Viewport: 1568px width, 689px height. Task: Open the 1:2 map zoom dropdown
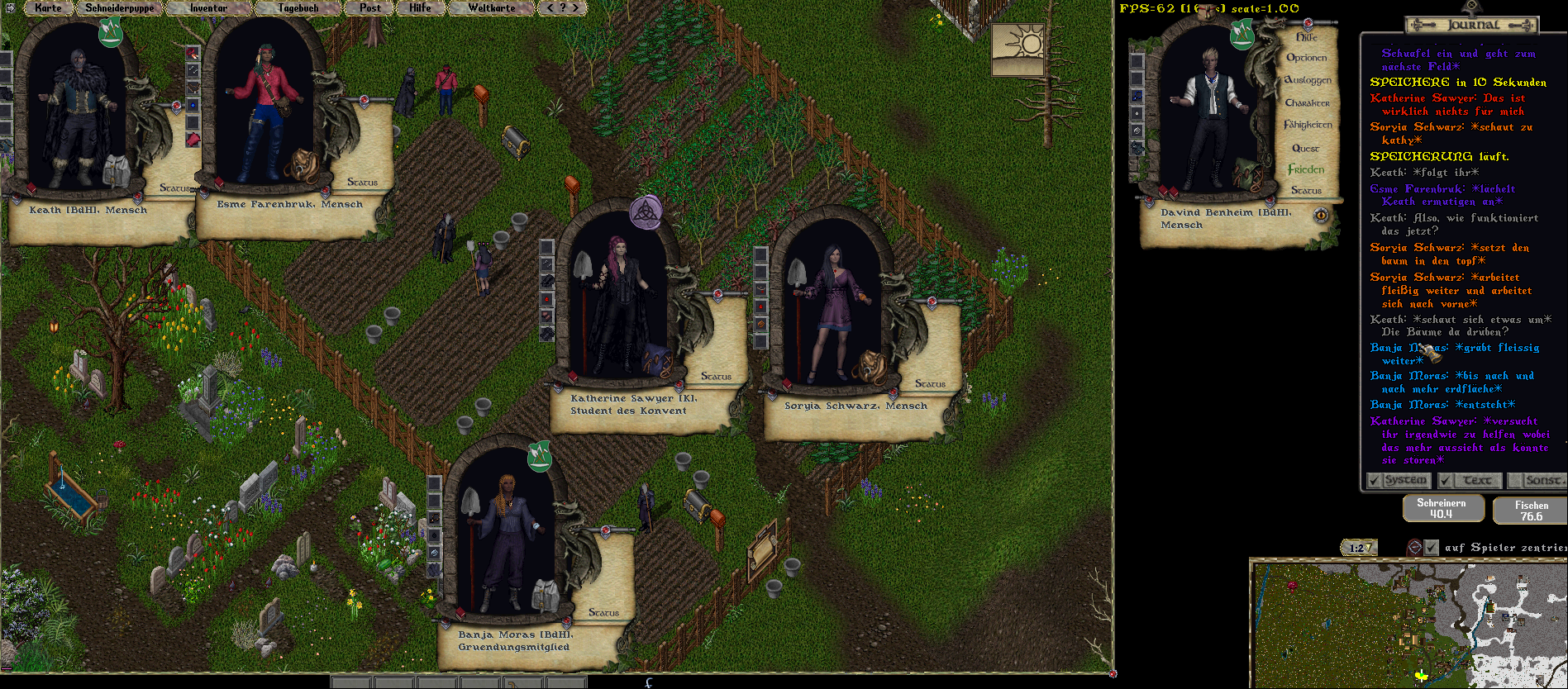click(x=1360, y=548)
